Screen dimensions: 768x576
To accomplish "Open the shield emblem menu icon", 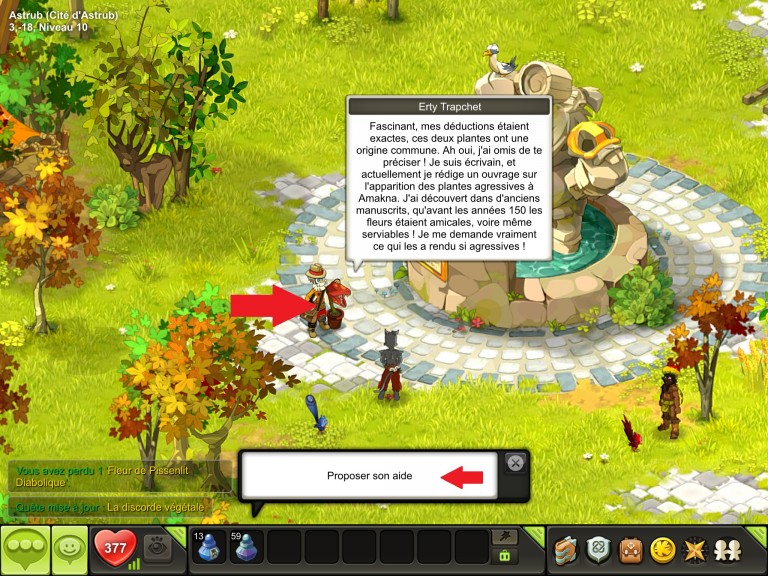I will 598,549.
